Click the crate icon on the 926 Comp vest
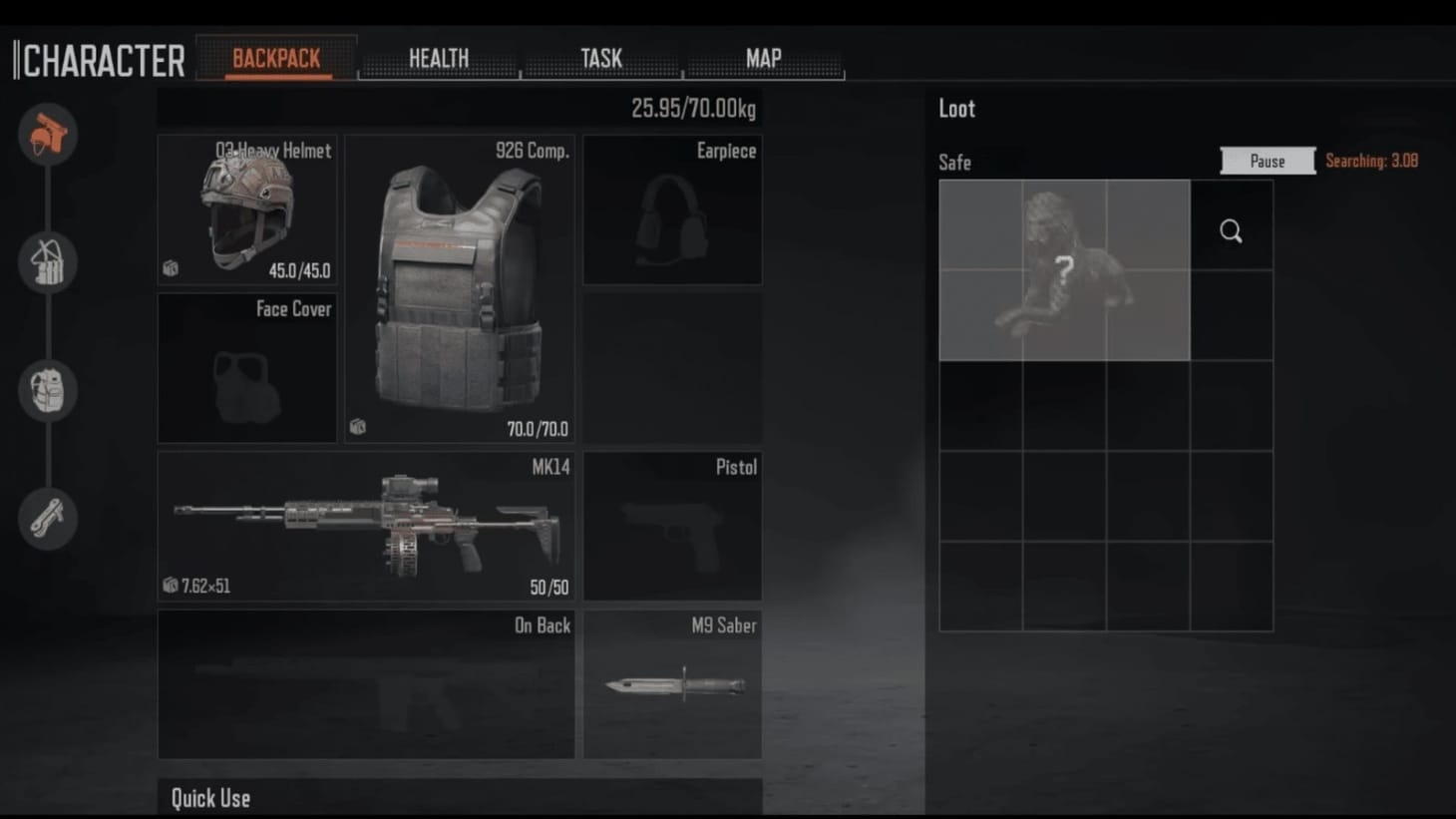The width and height of the screenshot is (1456, 819). [x=359, y=426]
